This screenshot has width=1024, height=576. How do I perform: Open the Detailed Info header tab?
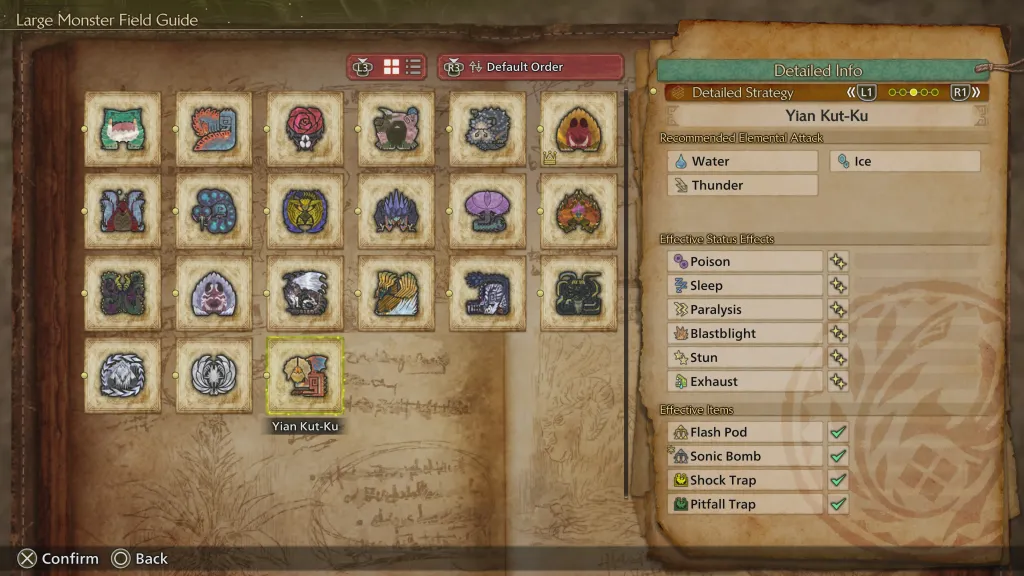tap(817, 71)
